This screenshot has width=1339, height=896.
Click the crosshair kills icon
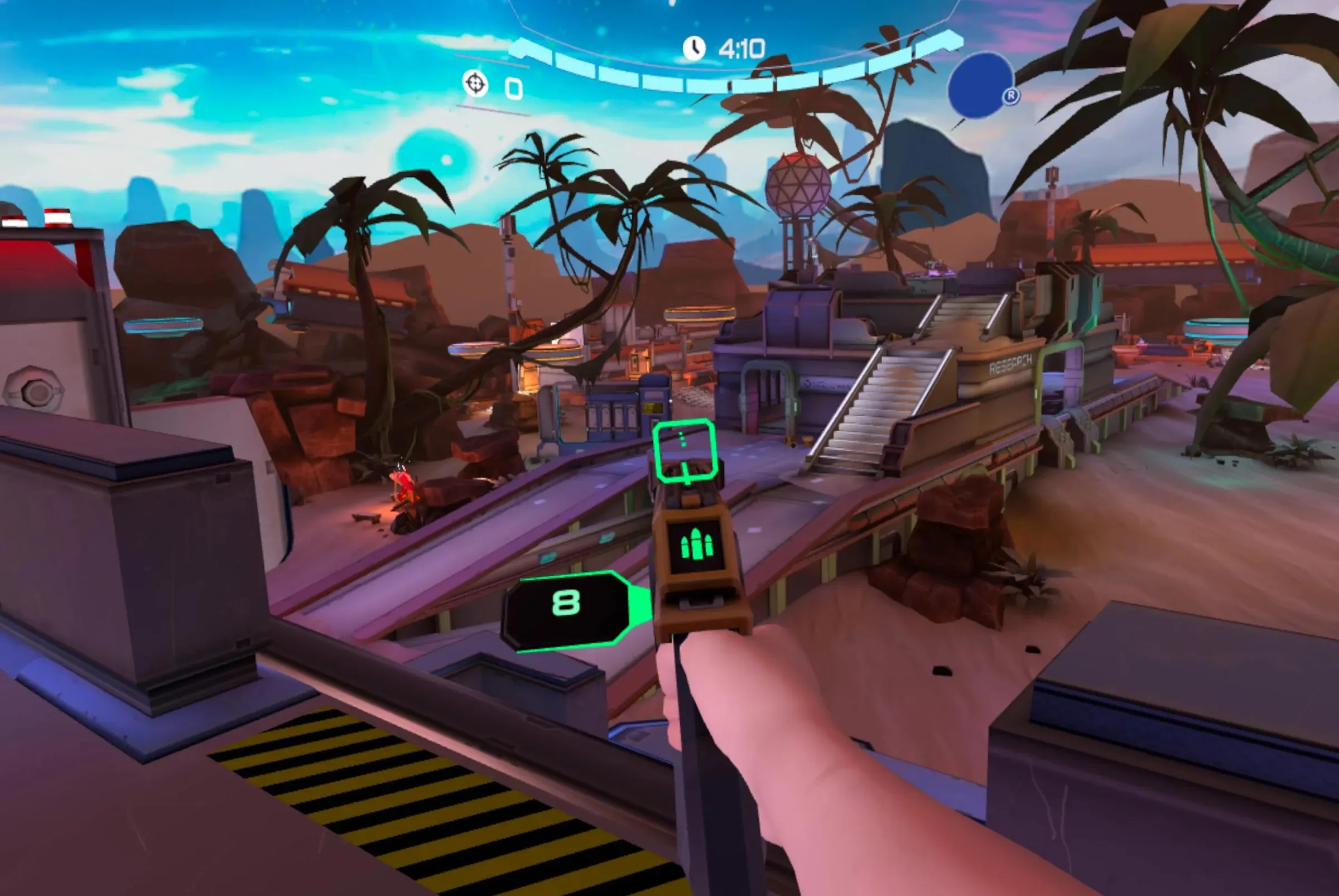475,84
